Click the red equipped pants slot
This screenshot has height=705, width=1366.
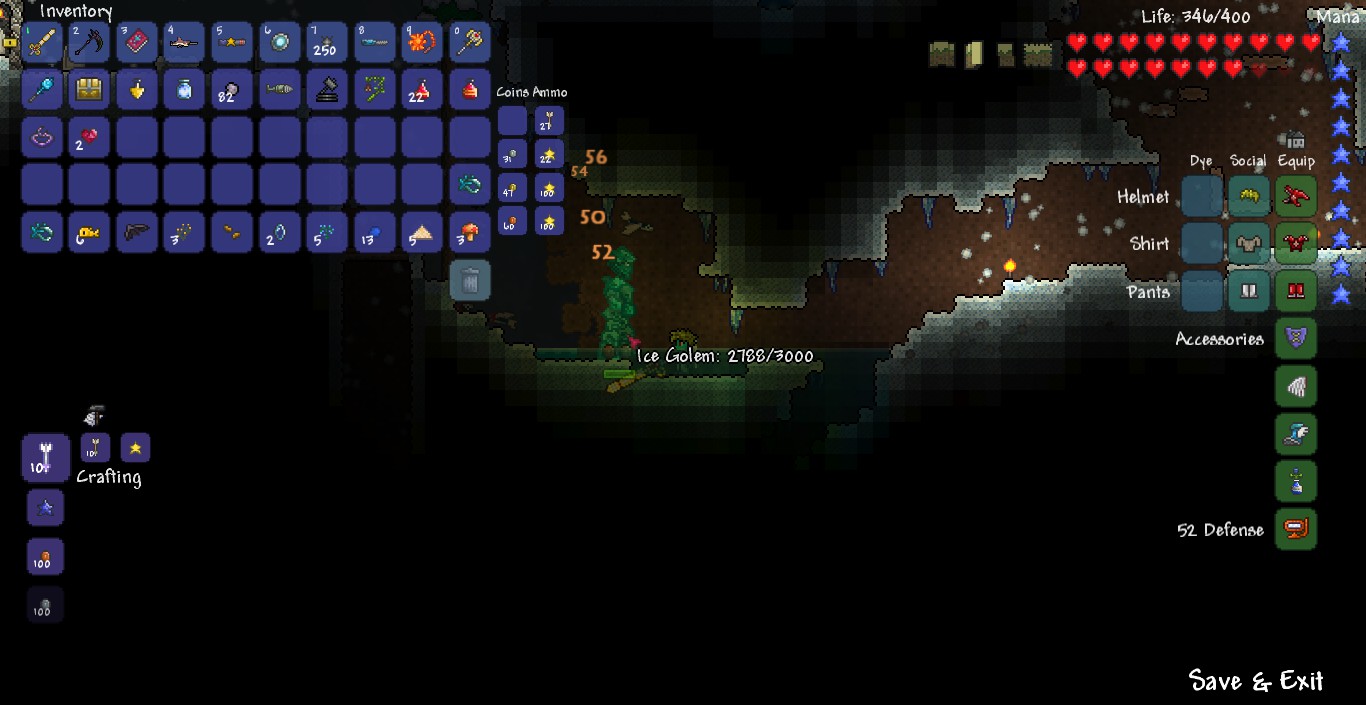(x=1296, y=292)
